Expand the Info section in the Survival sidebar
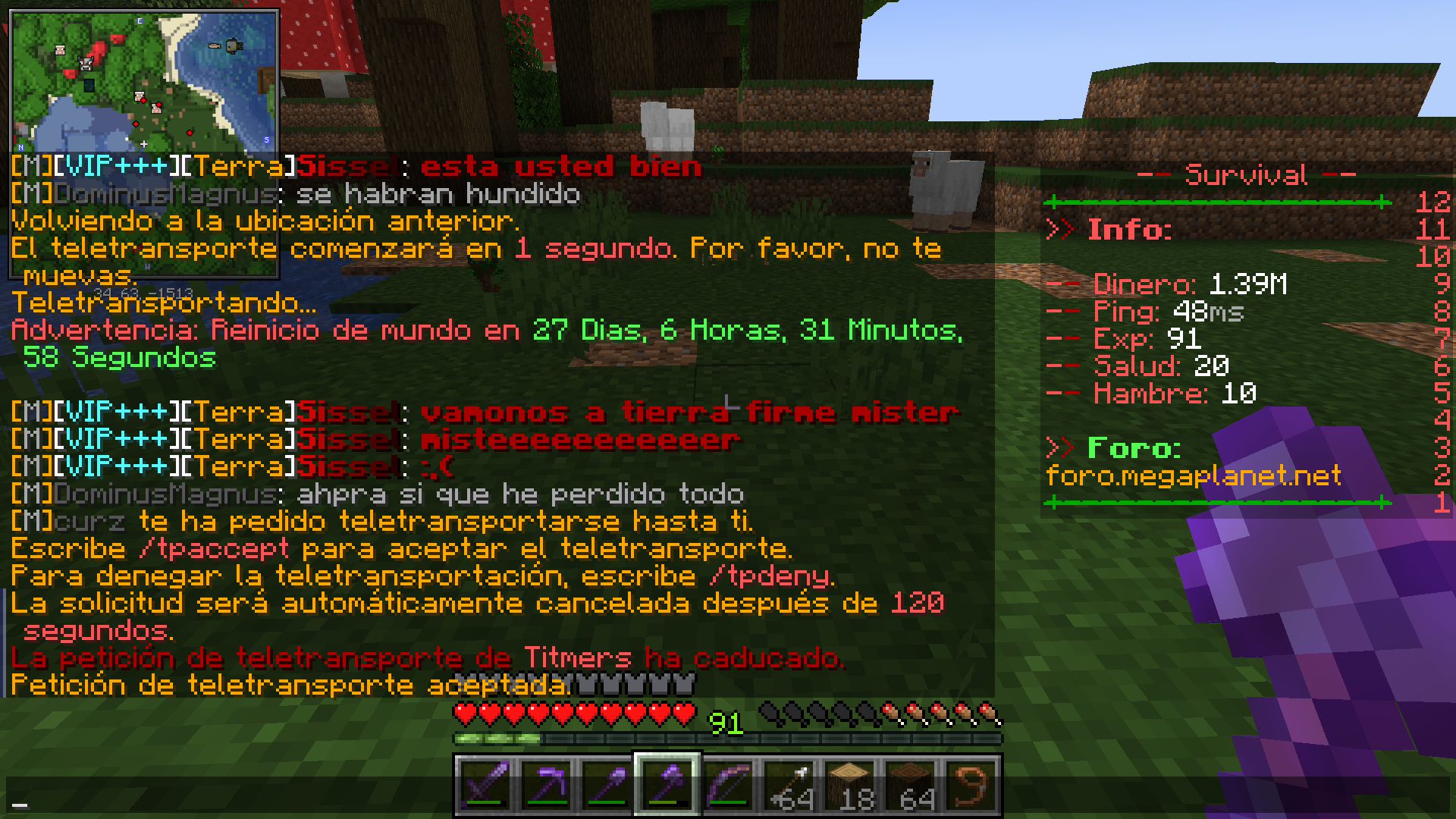 click(x=1130, y=230)
